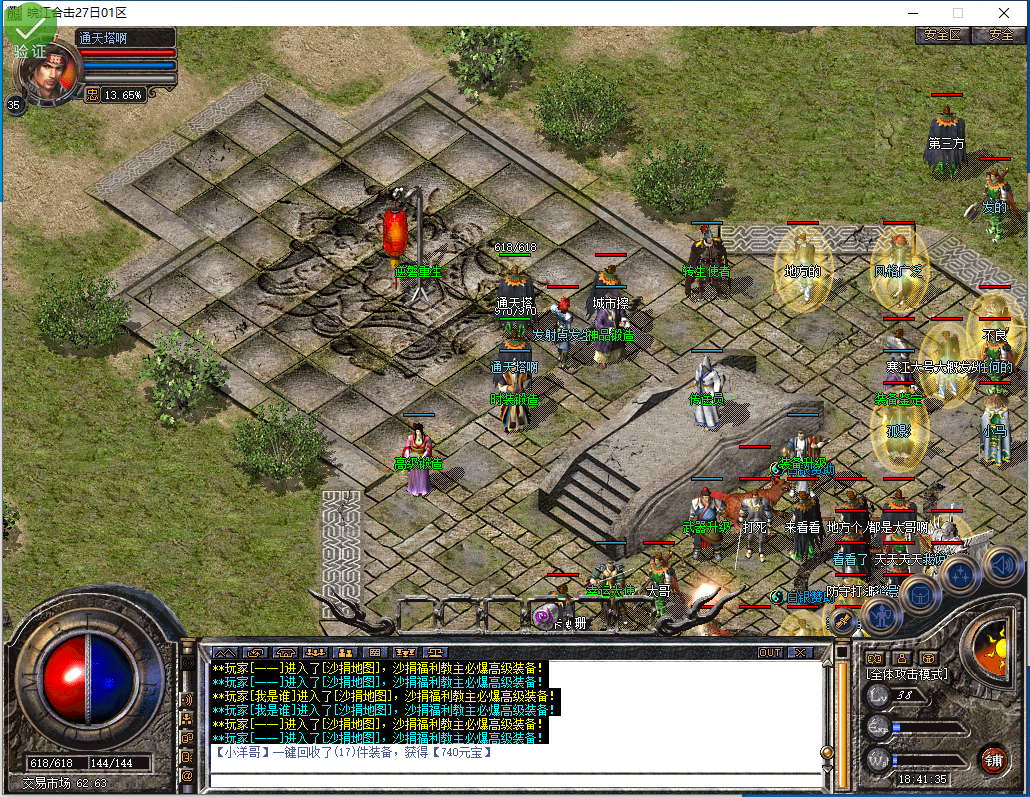Close the chat panel with X button
1030x797 pixels.
coord(800,652)
